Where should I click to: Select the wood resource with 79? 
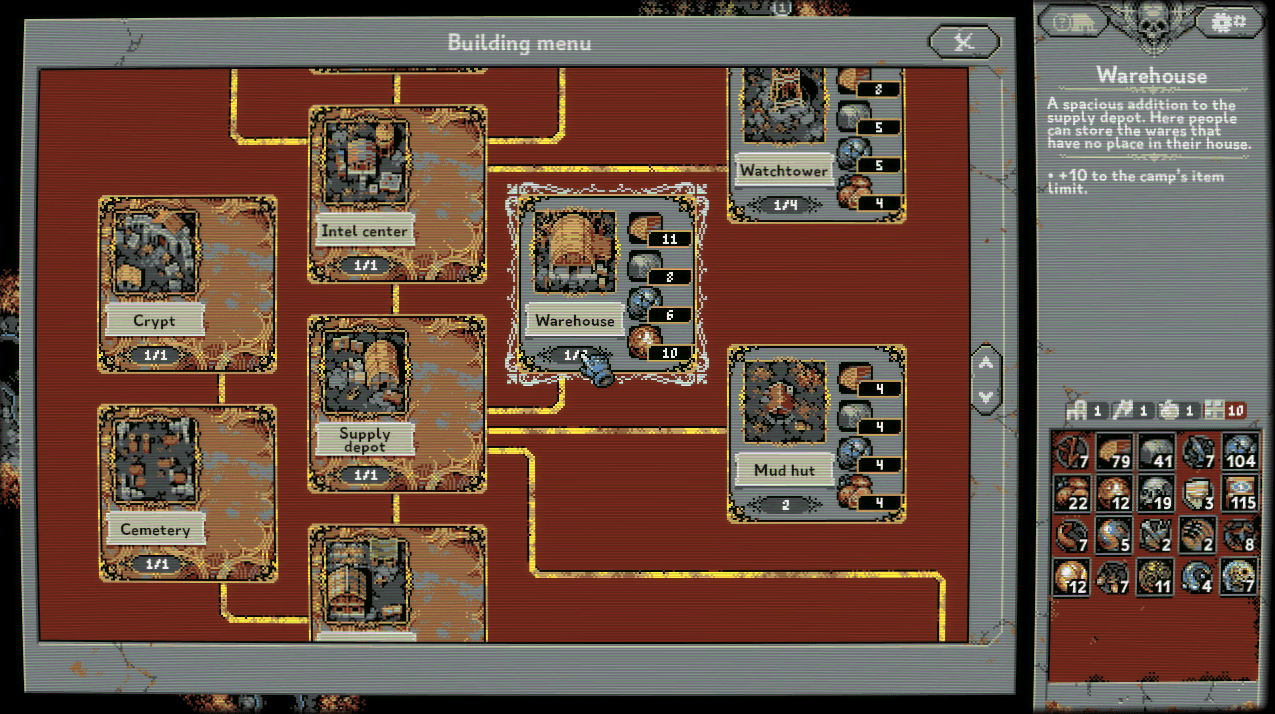1114,452
